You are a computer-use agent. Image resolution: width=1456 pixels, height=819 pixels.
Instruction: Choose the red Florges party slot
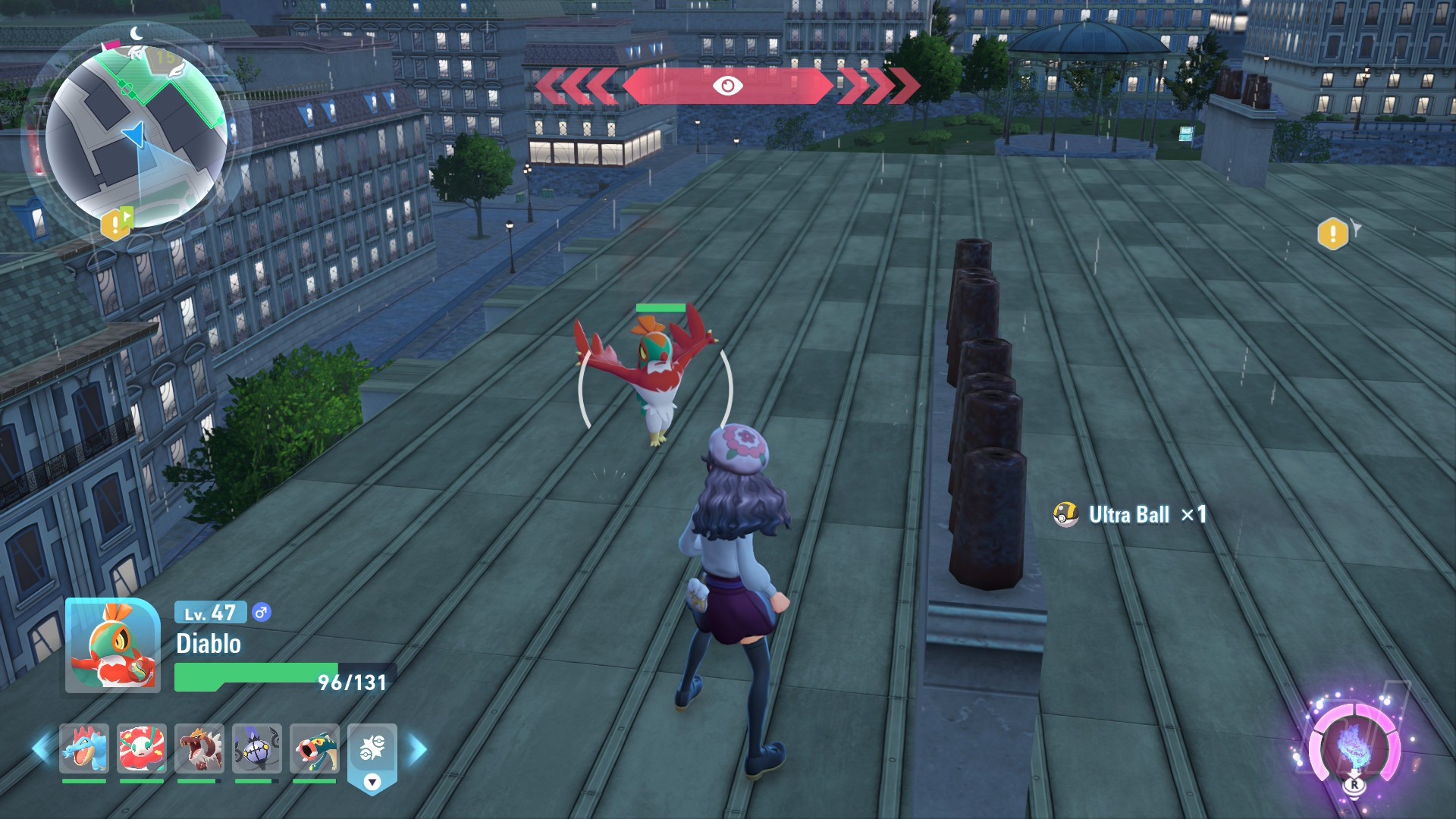[x=142, y=748]
